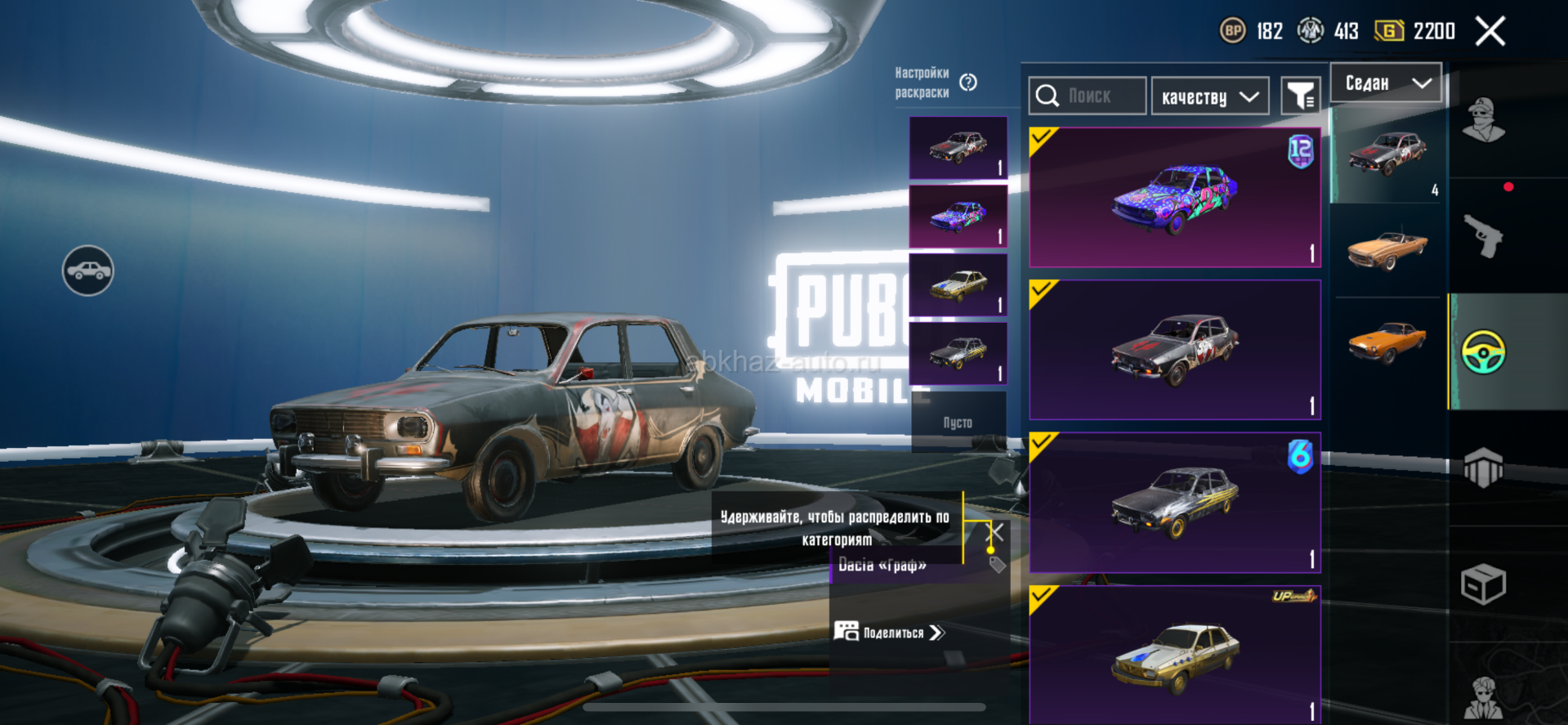Type in the Поиск search field

(1089, 96)
